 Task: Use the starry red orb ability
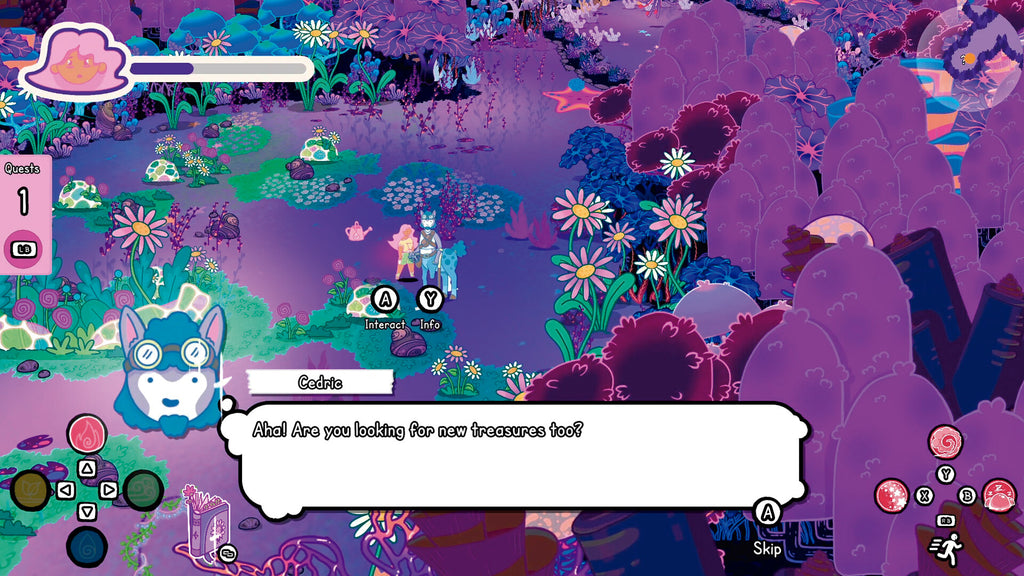891,495
